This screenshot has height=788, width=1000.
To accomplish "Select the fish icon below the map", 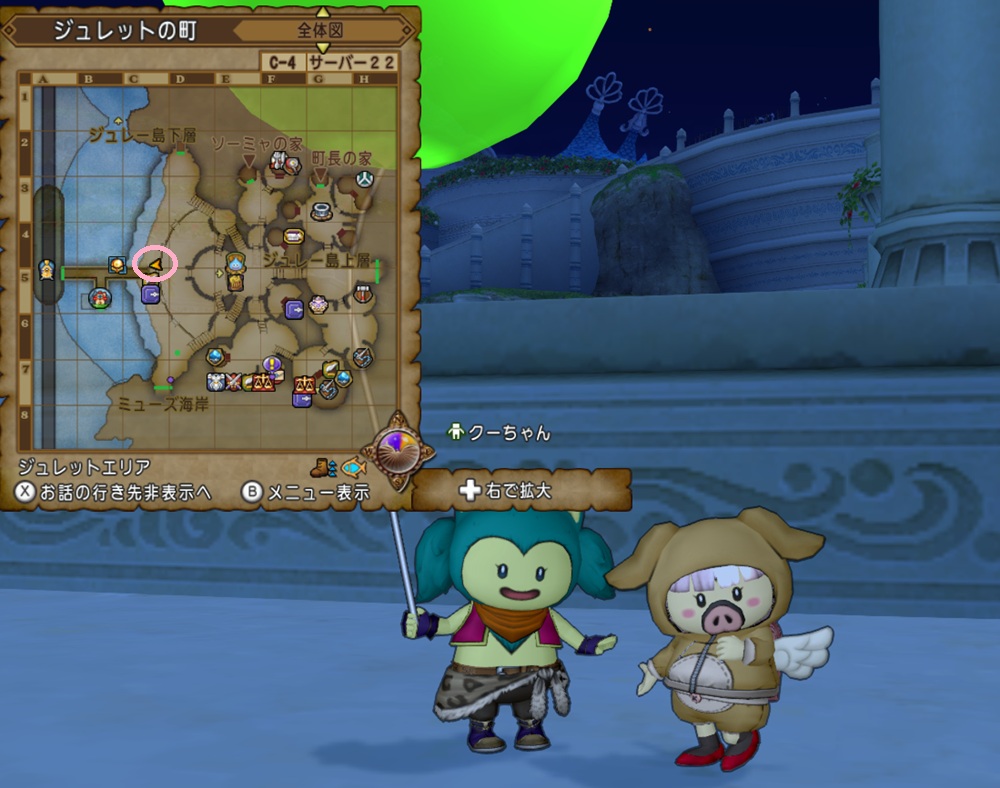I will coord(352,467).
